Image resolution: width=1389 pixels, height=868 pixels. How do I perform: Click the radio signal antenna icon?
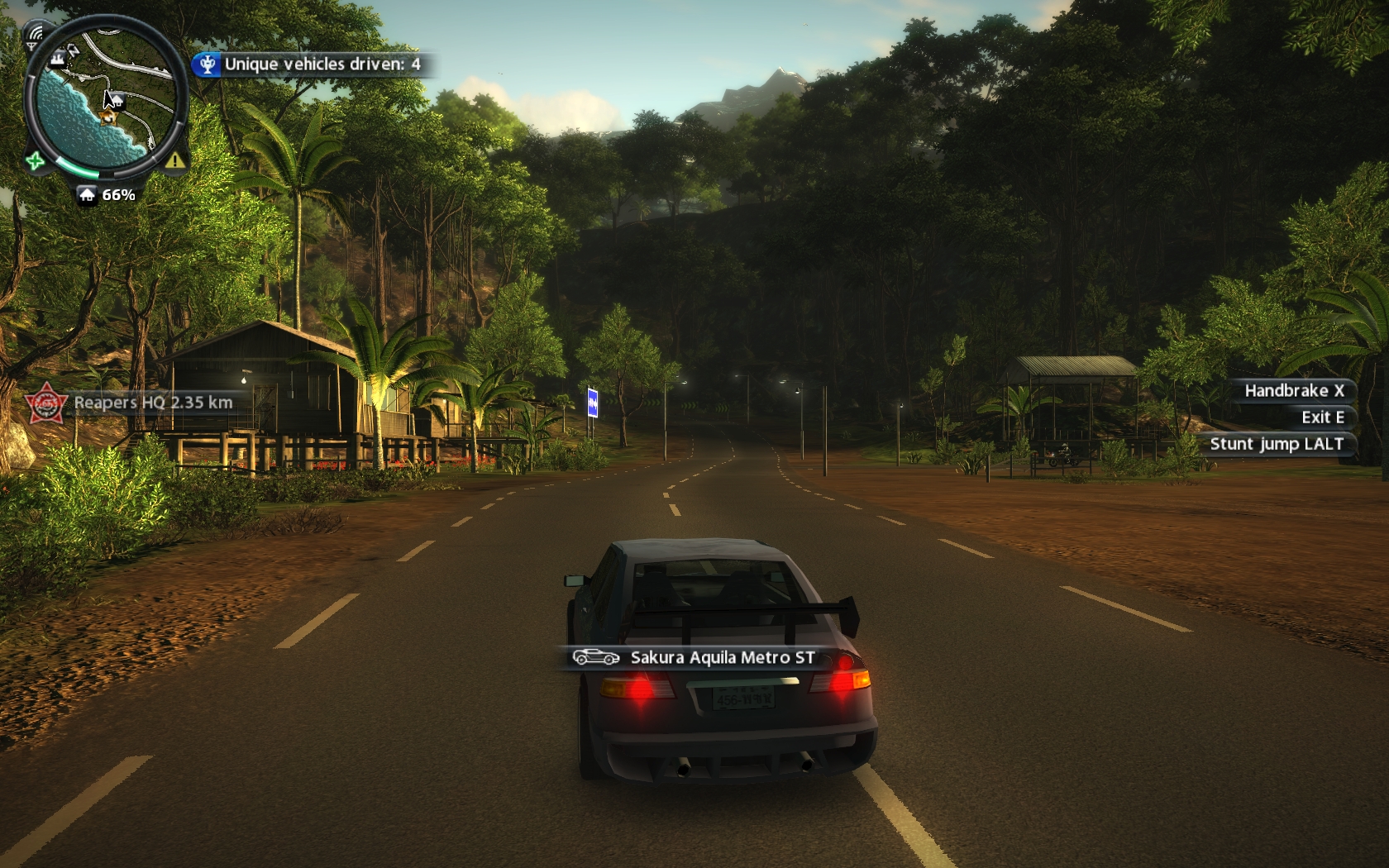pos(34,35)
